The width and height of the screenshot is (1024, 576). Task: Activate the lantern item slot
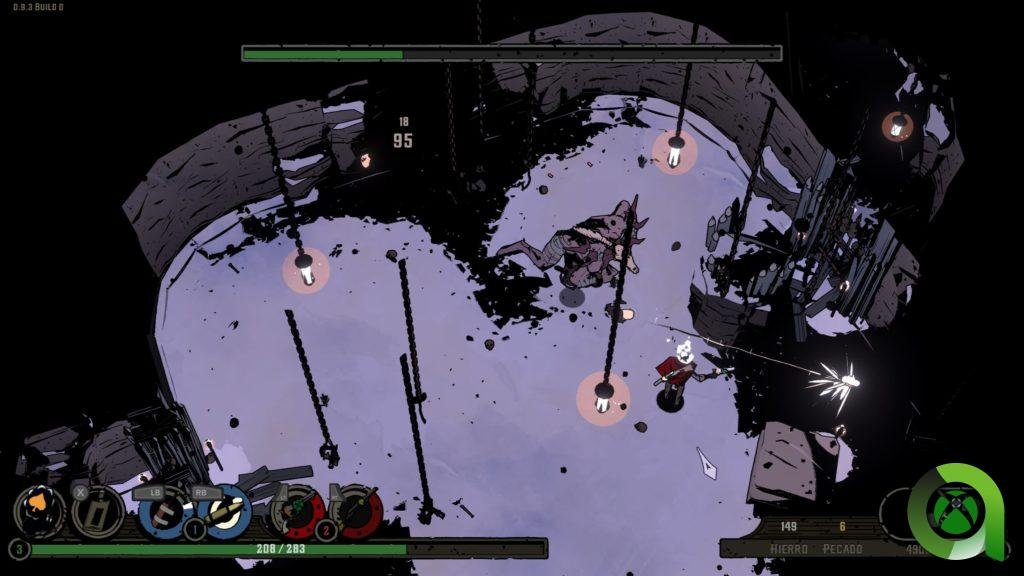pos(98,511)
